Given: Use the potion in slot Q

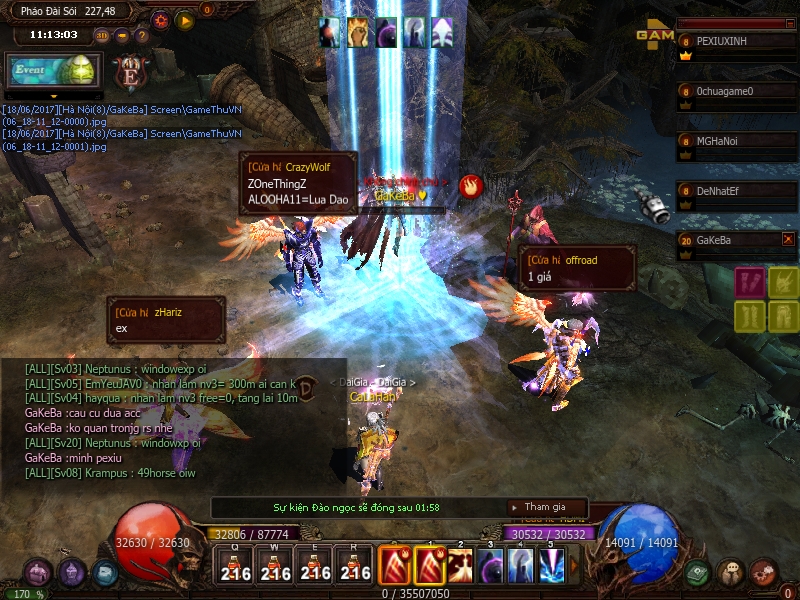Looking at the screenshot, I should [x=235, y=566].
